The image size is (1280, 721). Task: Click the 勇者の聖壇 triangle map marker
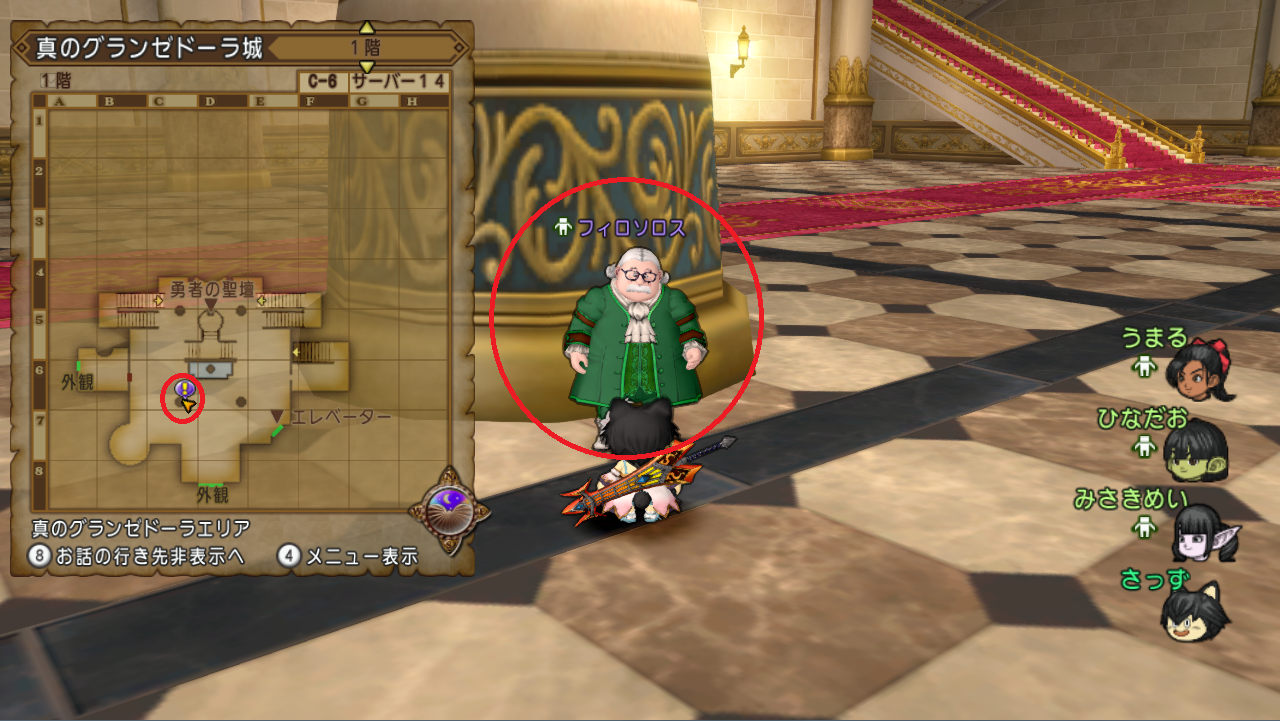[211, 304]
